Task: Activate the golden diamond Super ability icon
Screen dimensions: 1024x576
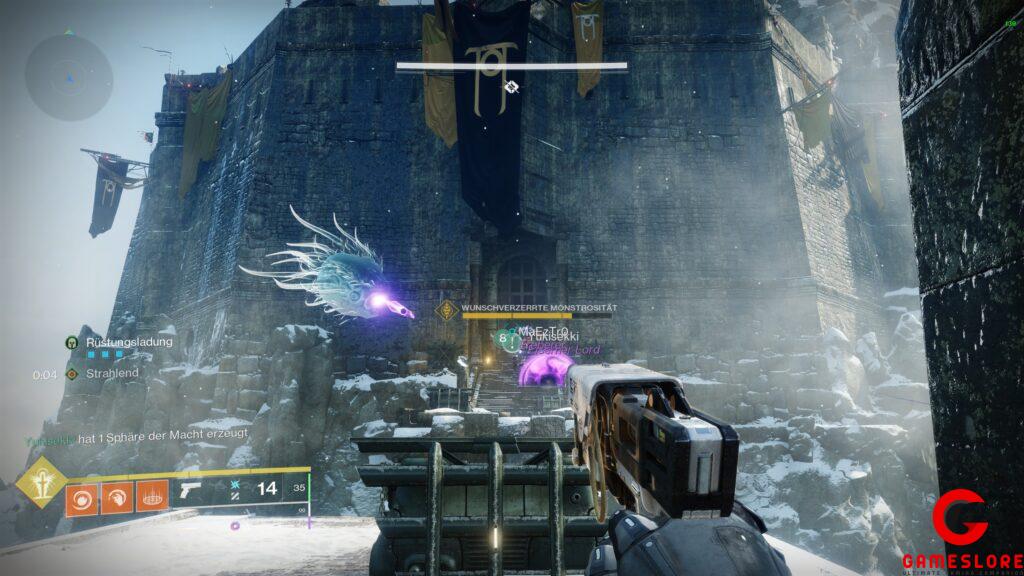Action: (41, 482)
